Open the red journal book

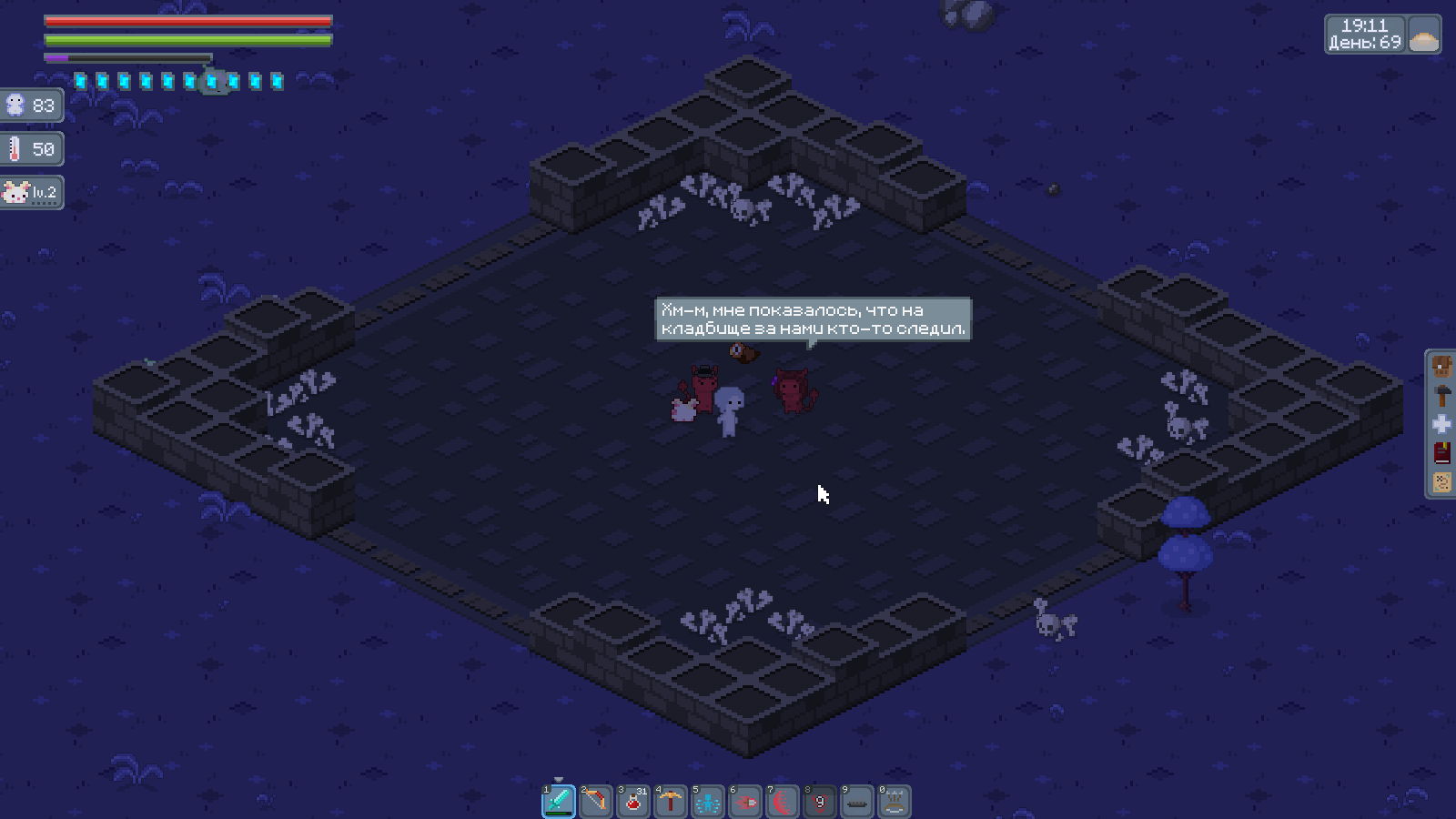coord(1441,453)
